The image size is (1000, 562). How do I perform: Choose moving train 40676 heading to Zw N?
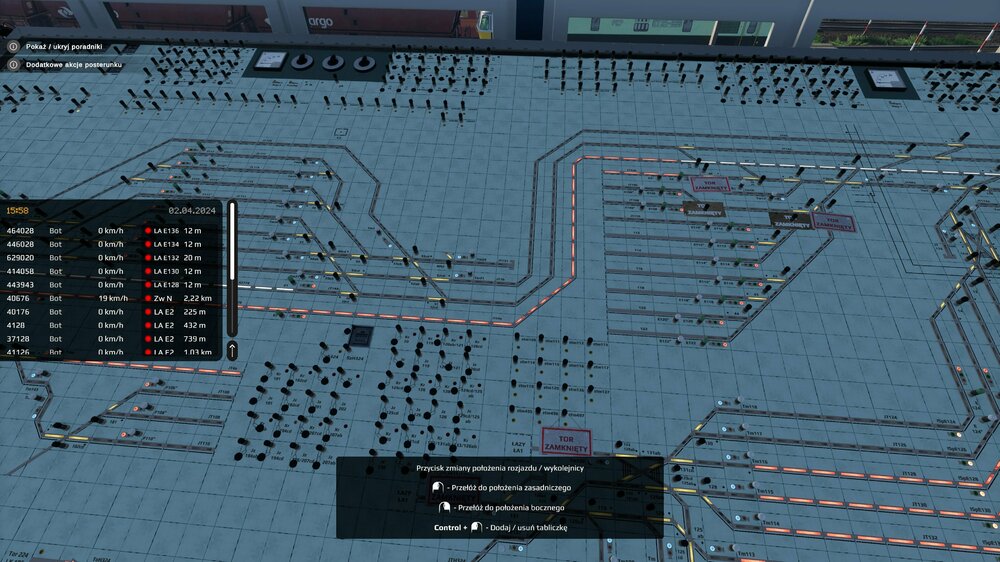(x=110, y=298)
